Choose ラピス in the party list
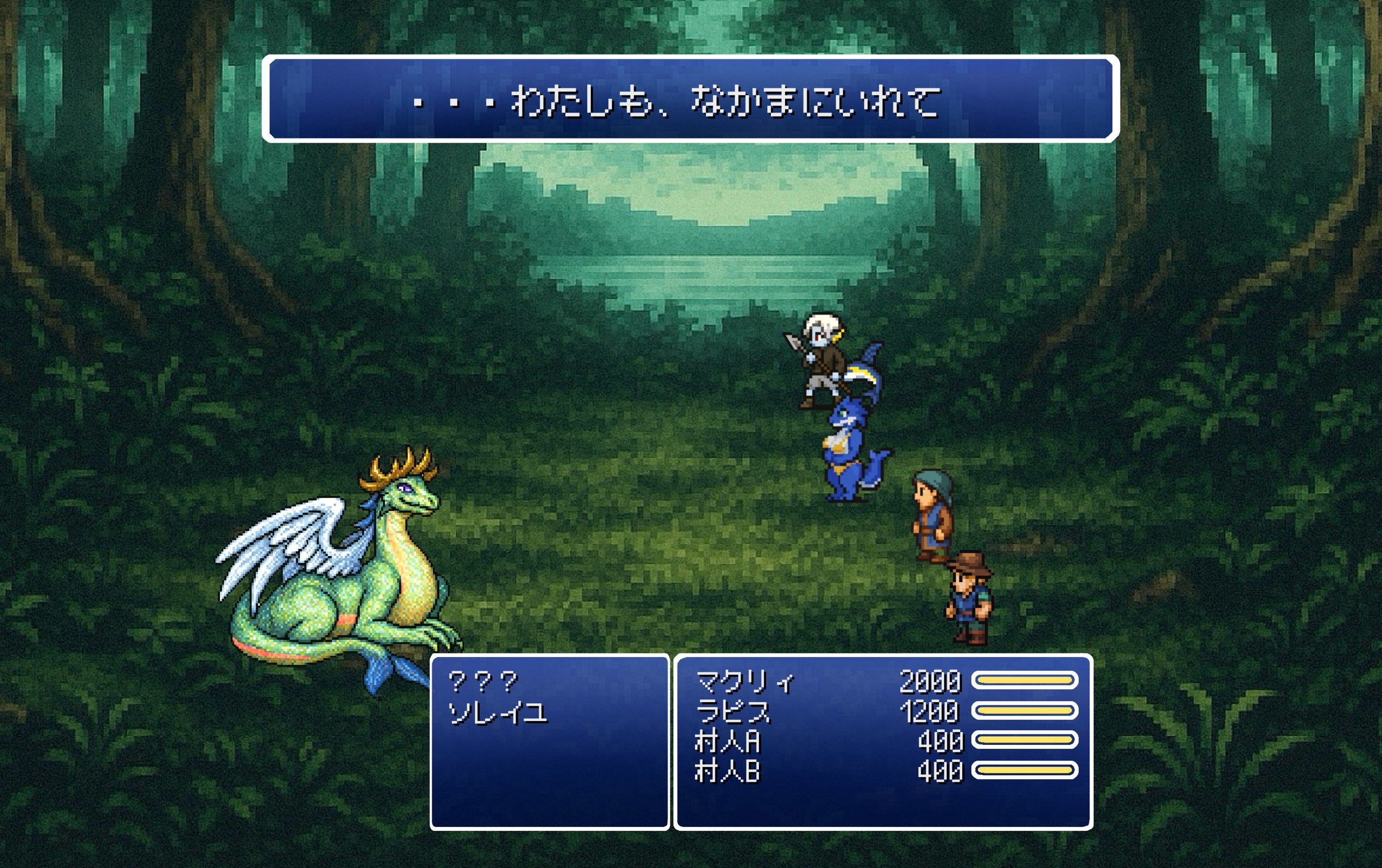Screen dimensions: 1382x868 (x=733, y=712)
